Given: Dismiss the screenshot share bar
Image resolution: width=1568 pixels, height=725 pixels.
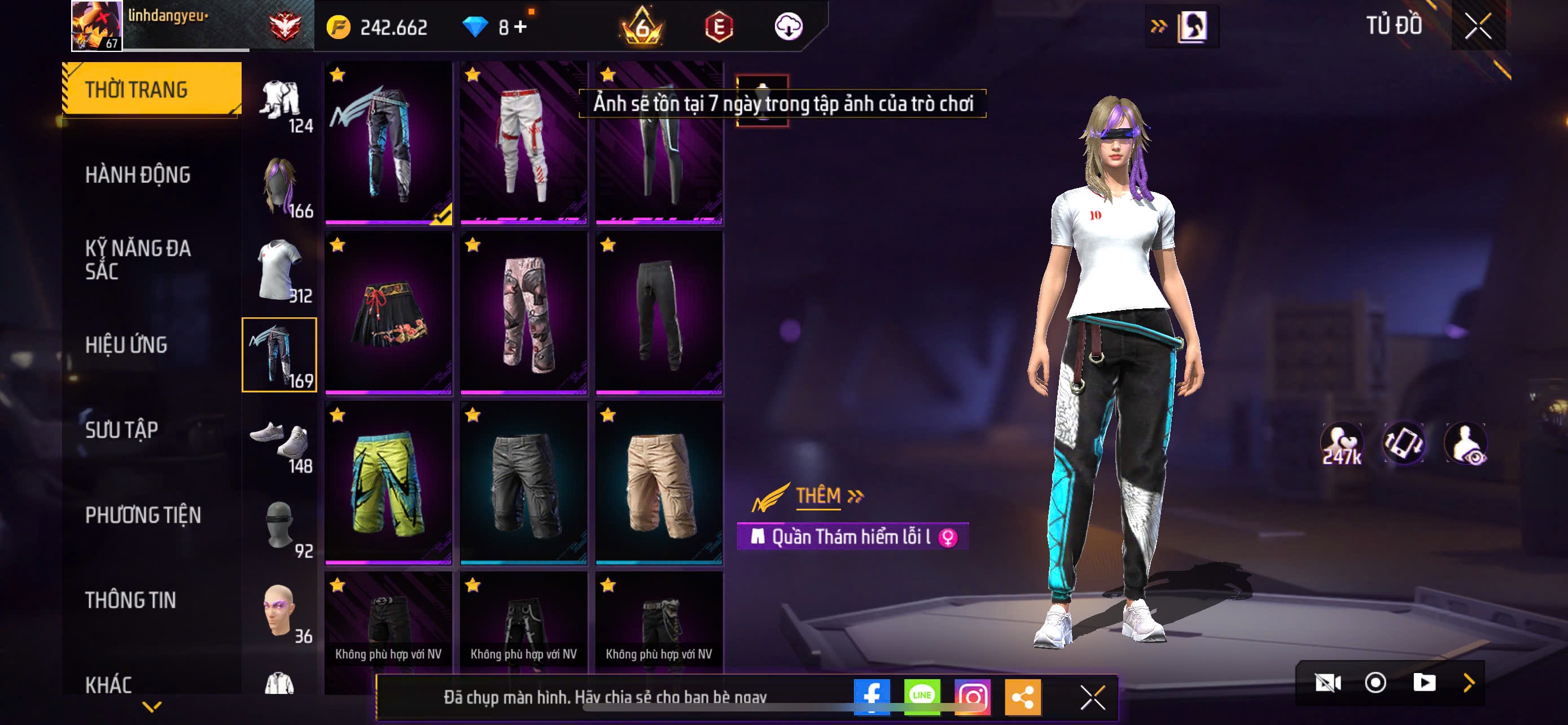Looking at the screenshot, I should point(1093,697).
